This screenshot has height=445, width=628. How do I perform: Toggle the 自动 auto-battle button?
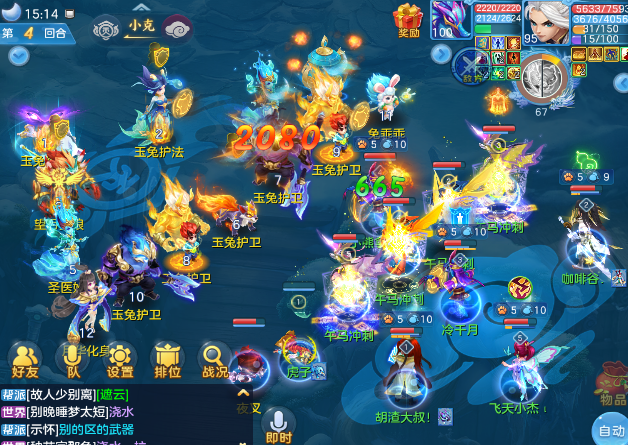[609, 431]
